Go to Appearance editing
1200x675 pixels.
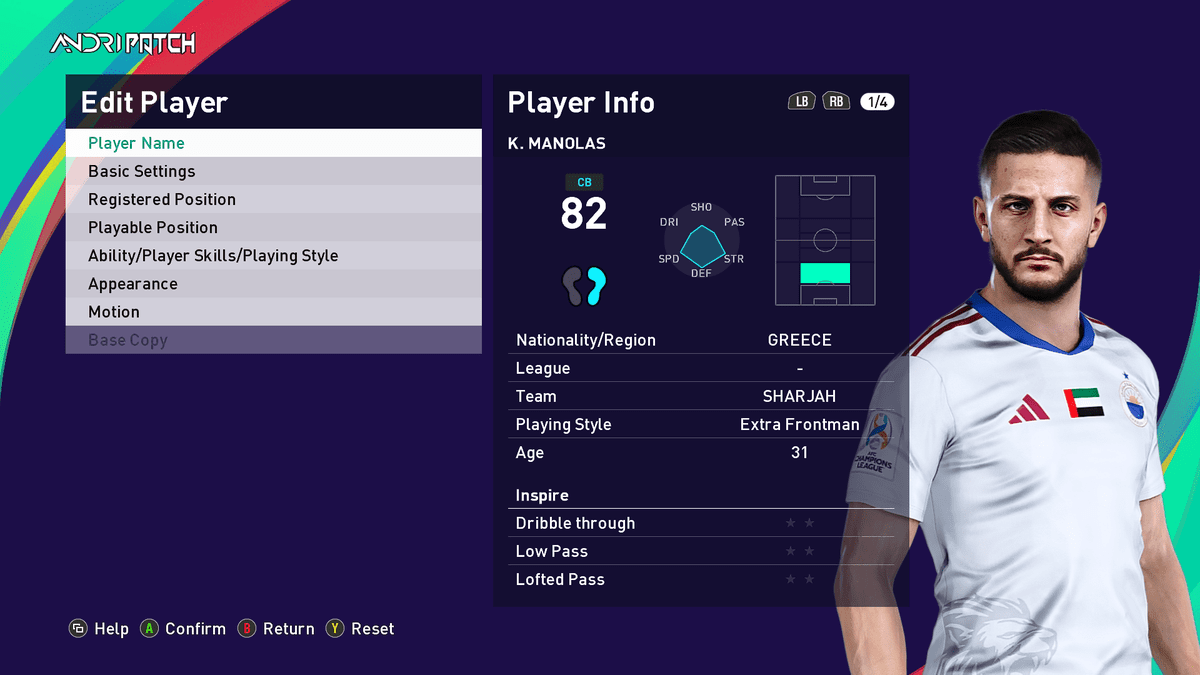point(273,283)
